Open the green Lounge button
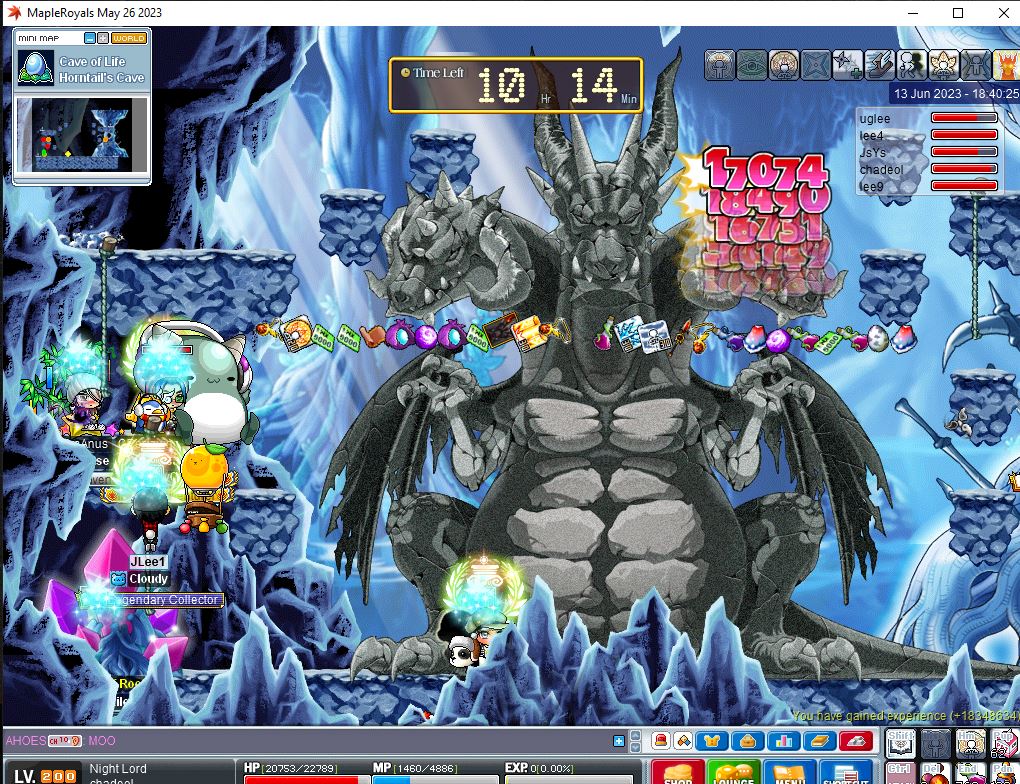This screenshot has width=1020, height=784. (733, 773)
